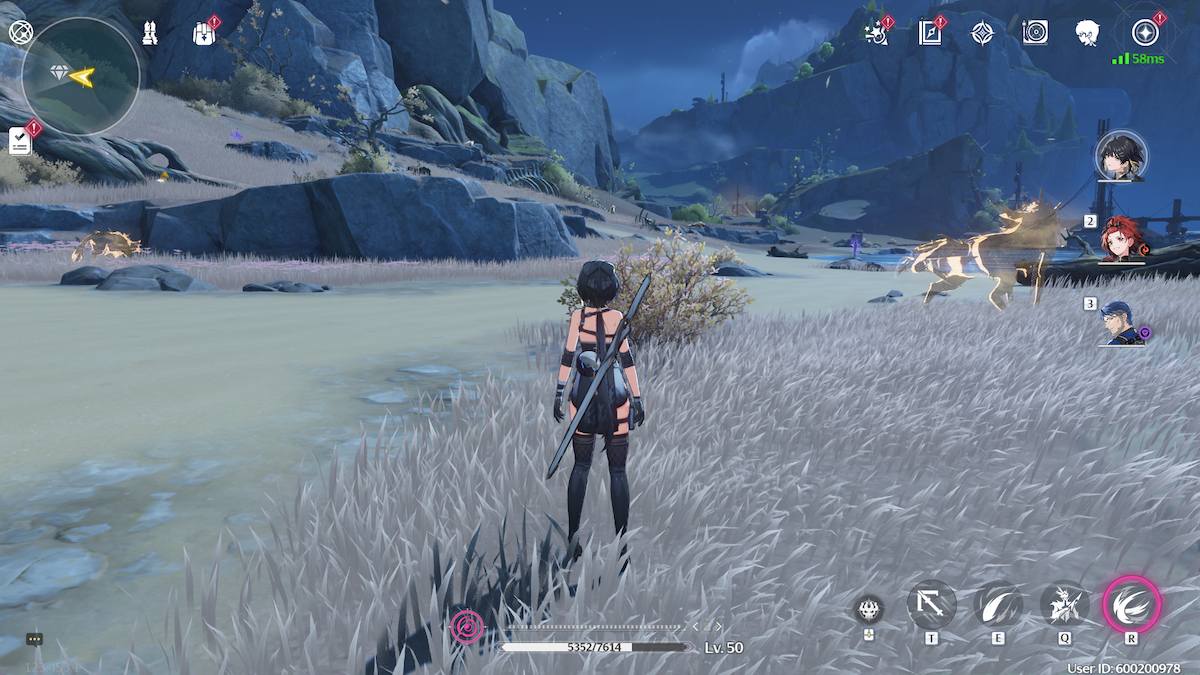Open the backpack inventory icon
Image resolution: width=1200 pixels, height=675 pixels.
(203, 33)
